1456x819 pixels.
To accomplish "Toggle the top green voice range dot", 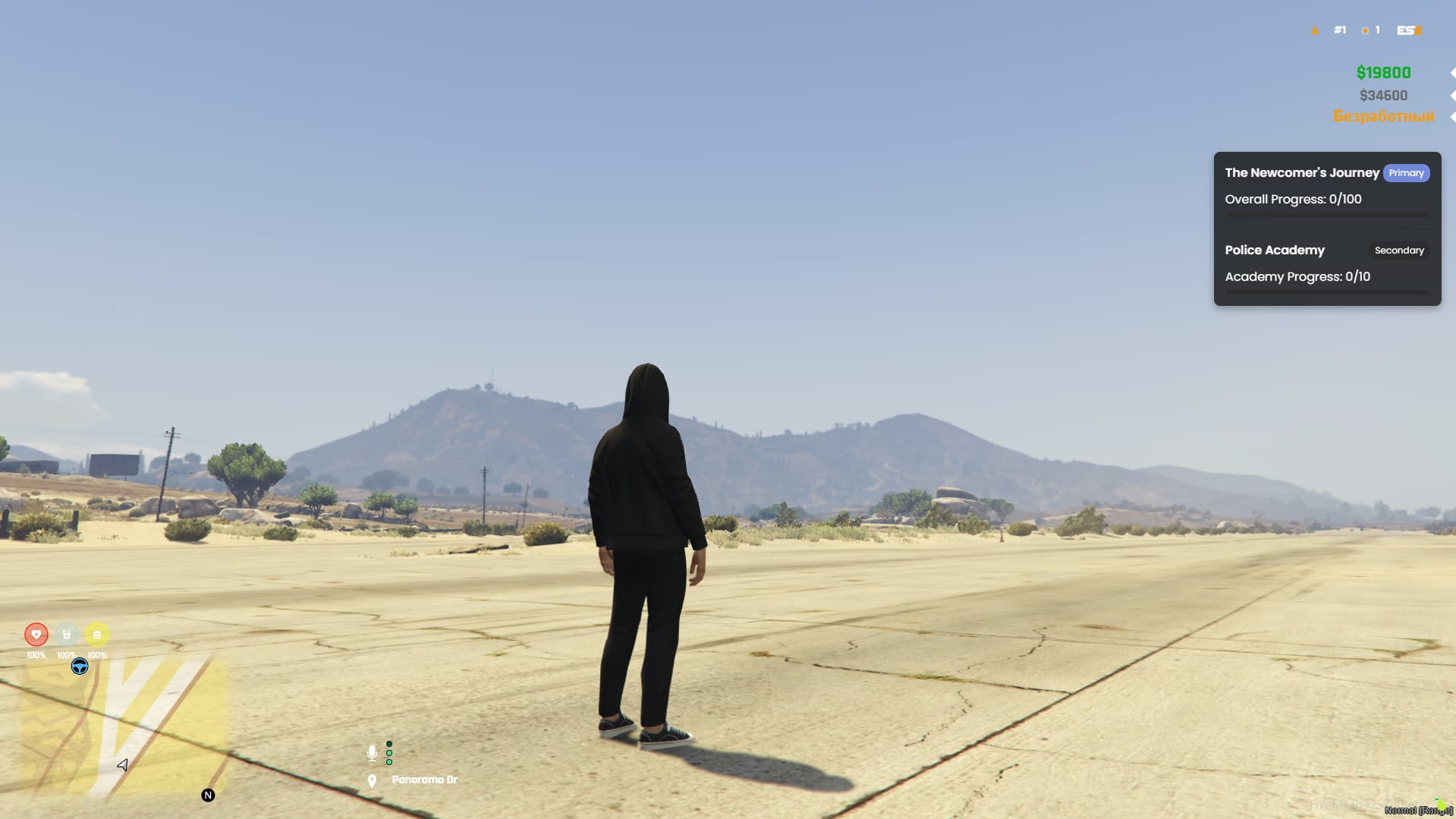I will coord(389,744).
